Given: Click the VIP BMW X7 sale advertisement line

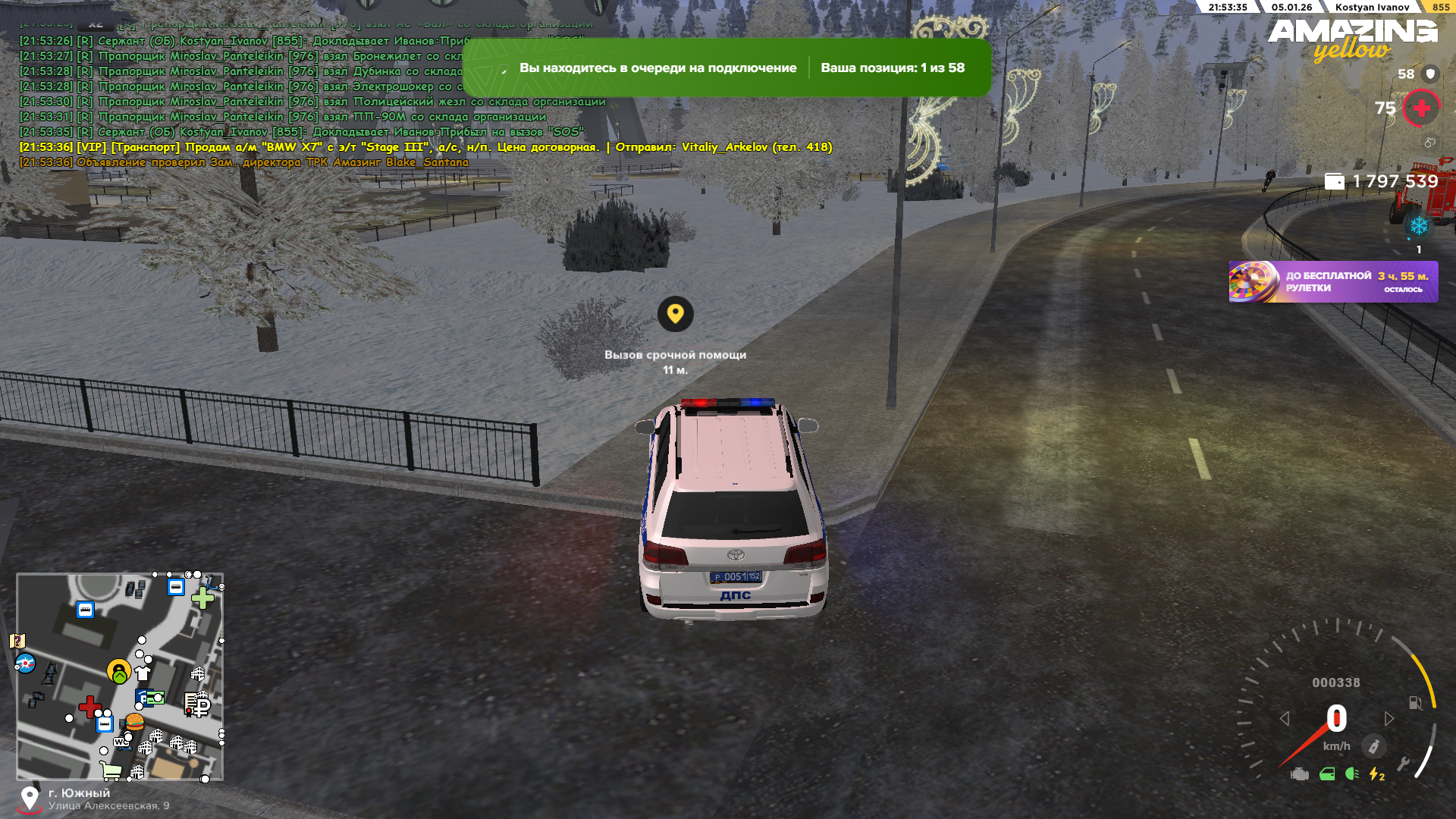Looking at the screenshot, I should click(425, 147).
